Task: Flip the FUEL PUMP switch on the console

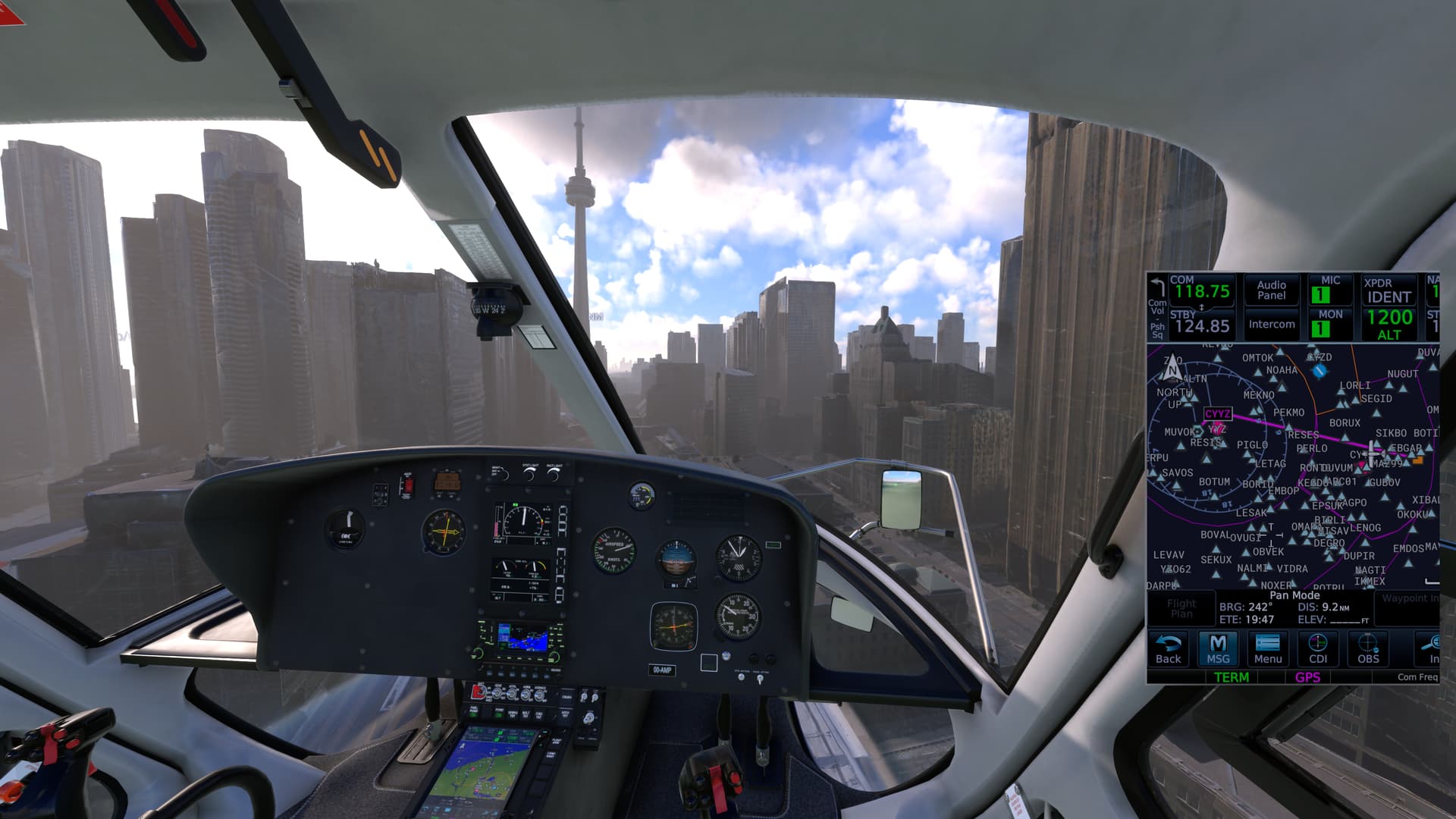Action: pos(474,714)
